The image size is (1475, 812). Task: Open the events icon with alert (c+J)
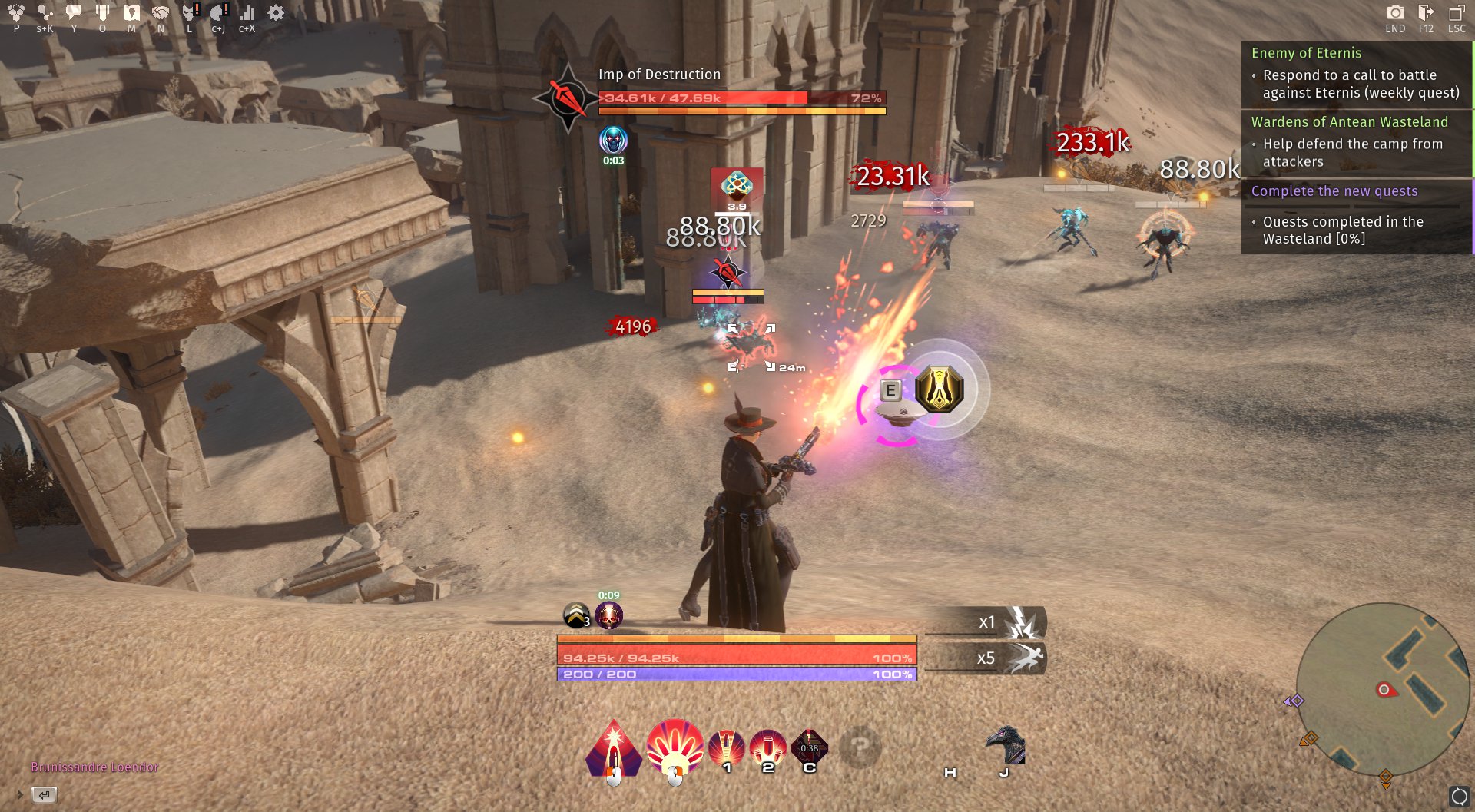tap(219, 12)
